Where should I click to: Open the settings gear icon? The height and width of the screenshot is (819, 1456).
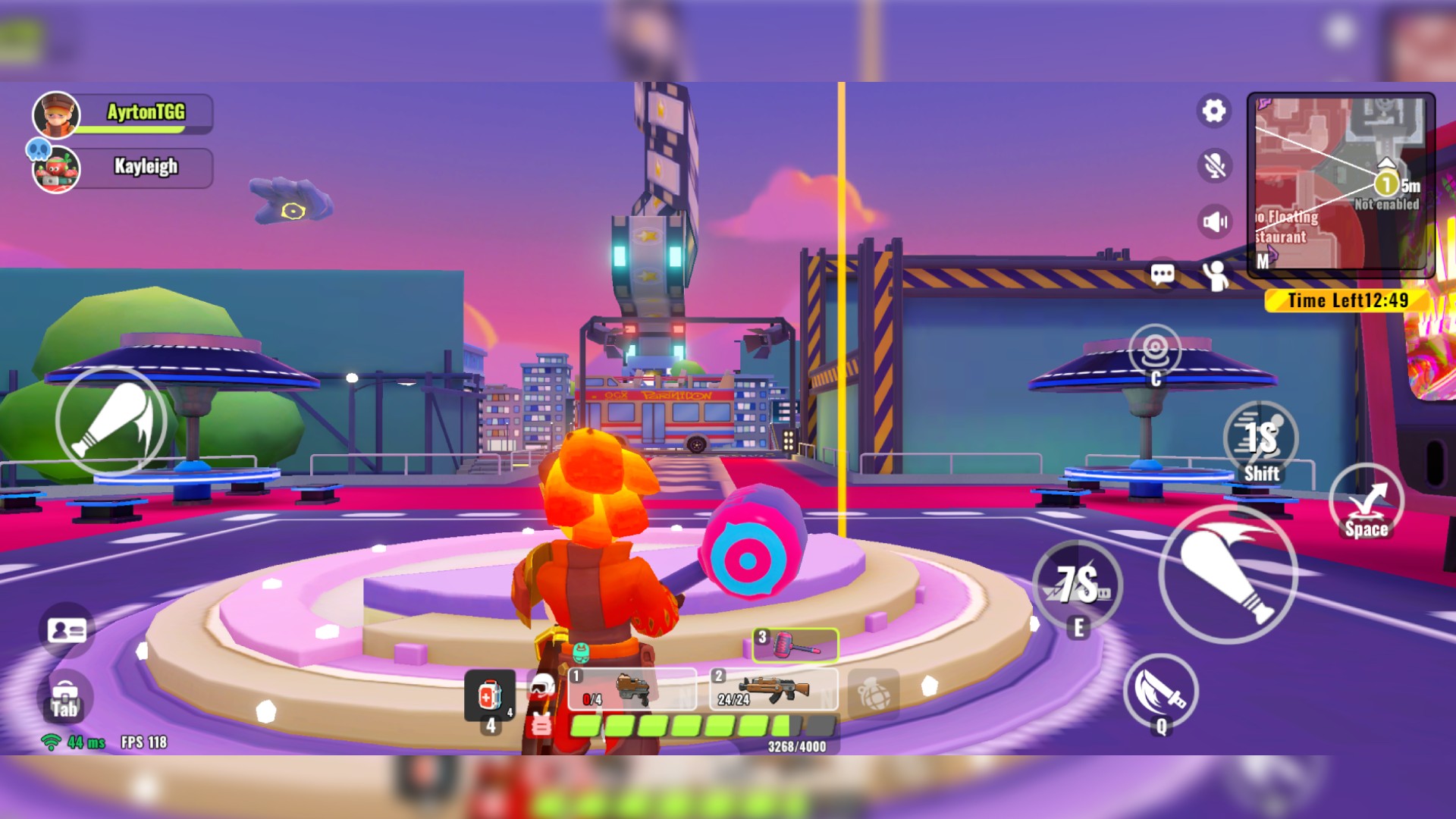[1214, 111]
